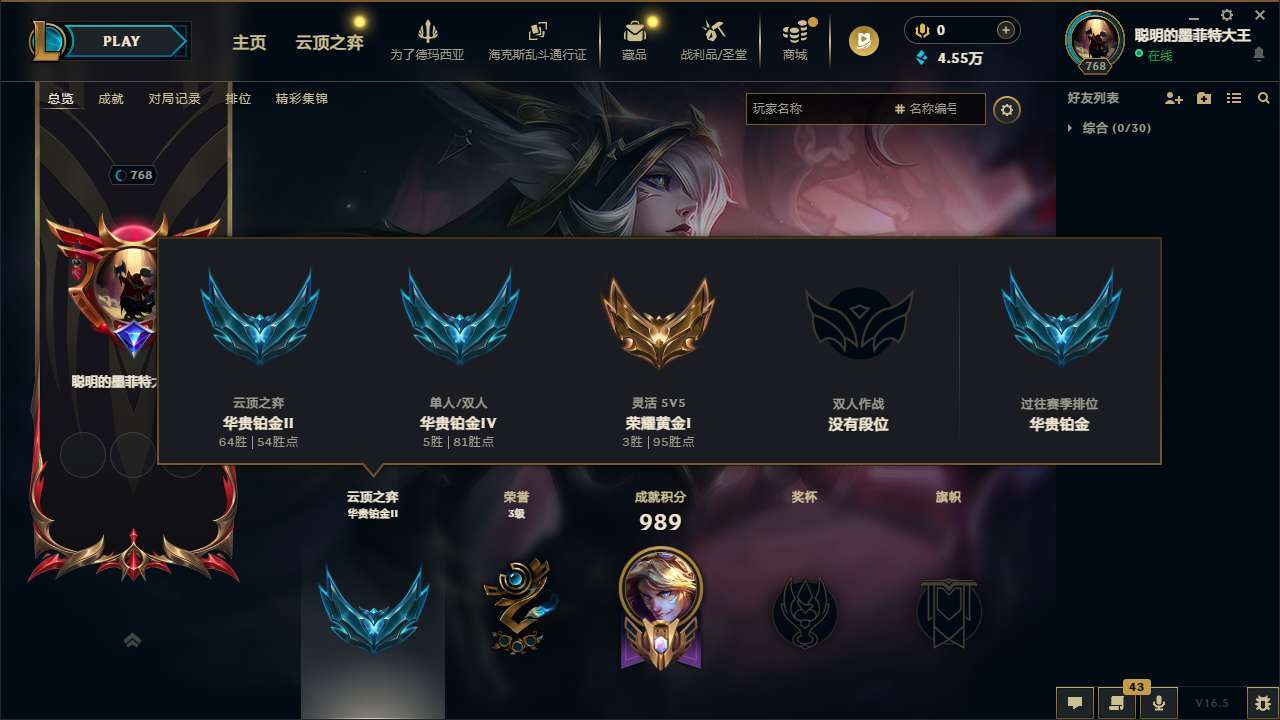This screenshot has width=1280, height=720.
Task: Open search filter settings gear
Action: click(1007, 110)
